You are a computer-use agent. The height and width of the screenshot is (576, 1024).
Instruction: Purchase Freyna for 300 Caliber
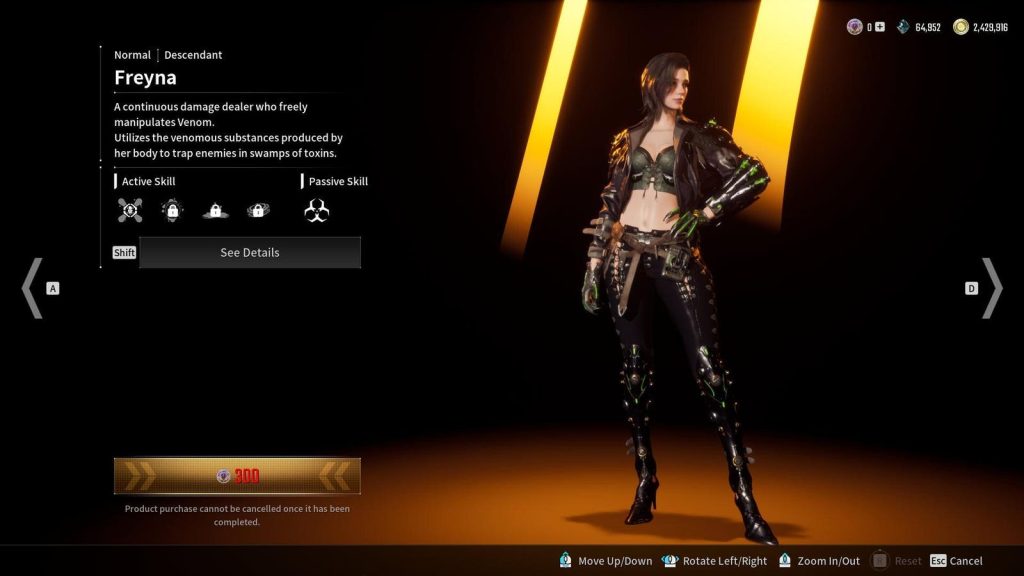coord(237,476)
